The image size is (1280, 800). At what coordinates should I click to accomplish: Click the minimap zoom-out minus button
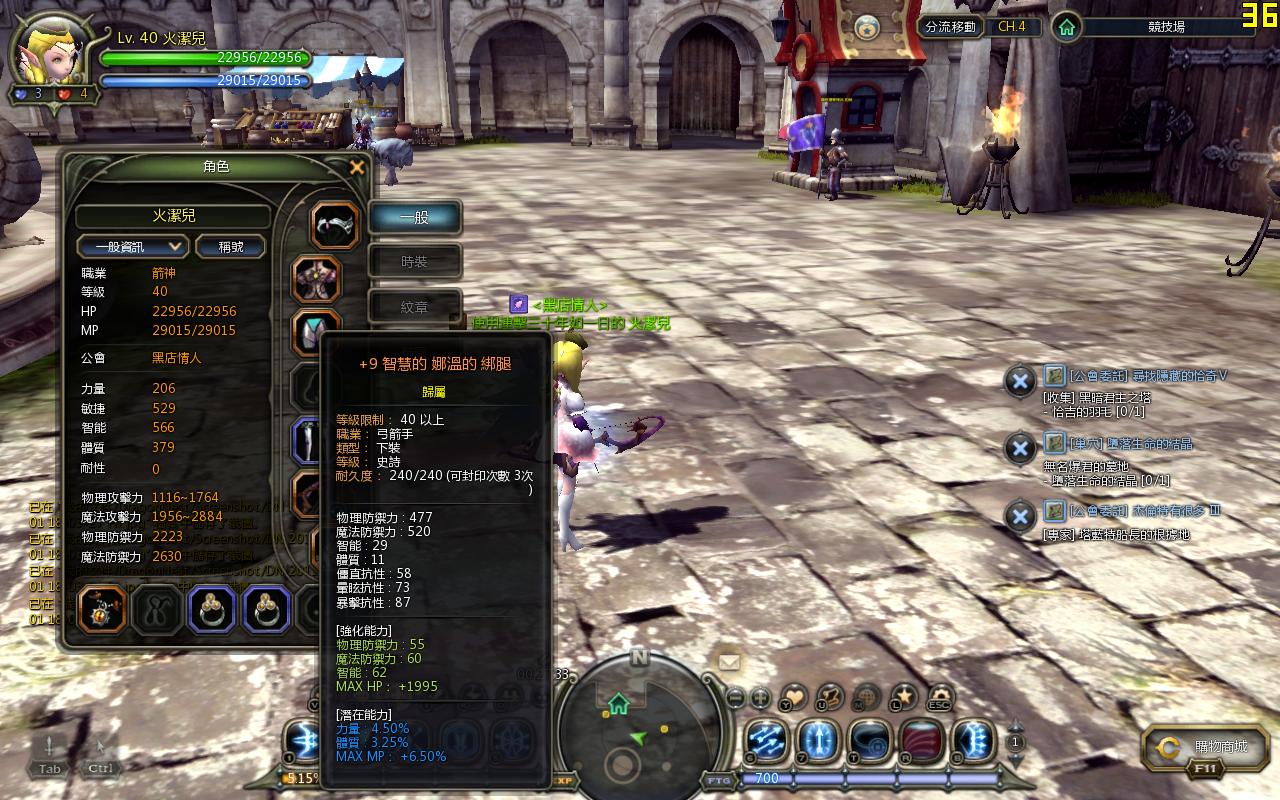[x=735, y=697]
